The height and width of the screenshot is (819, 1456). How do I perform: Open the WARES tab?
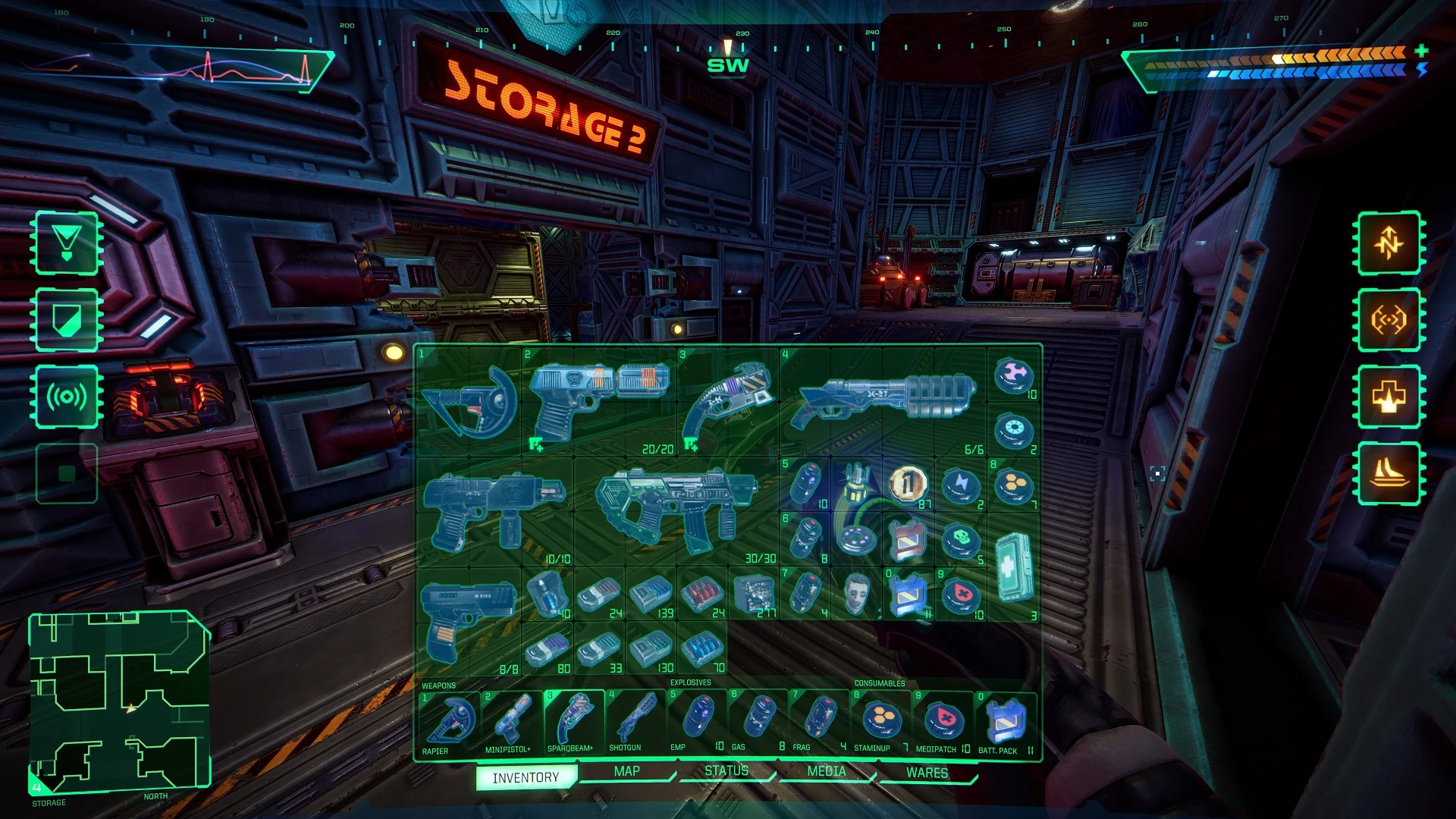927,771
